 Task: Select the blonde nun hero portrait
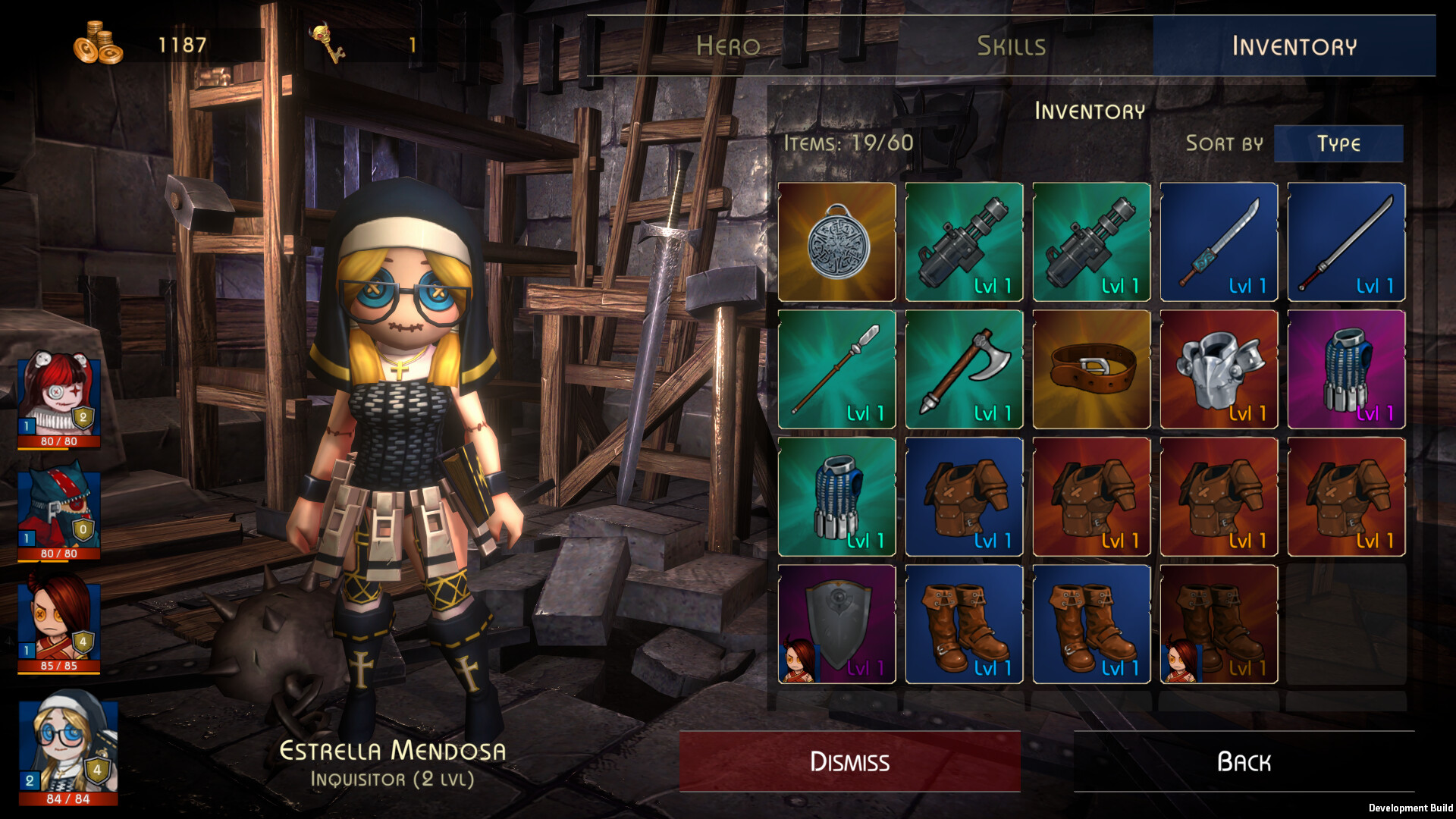pyautogui.click(x=68, y=747)
